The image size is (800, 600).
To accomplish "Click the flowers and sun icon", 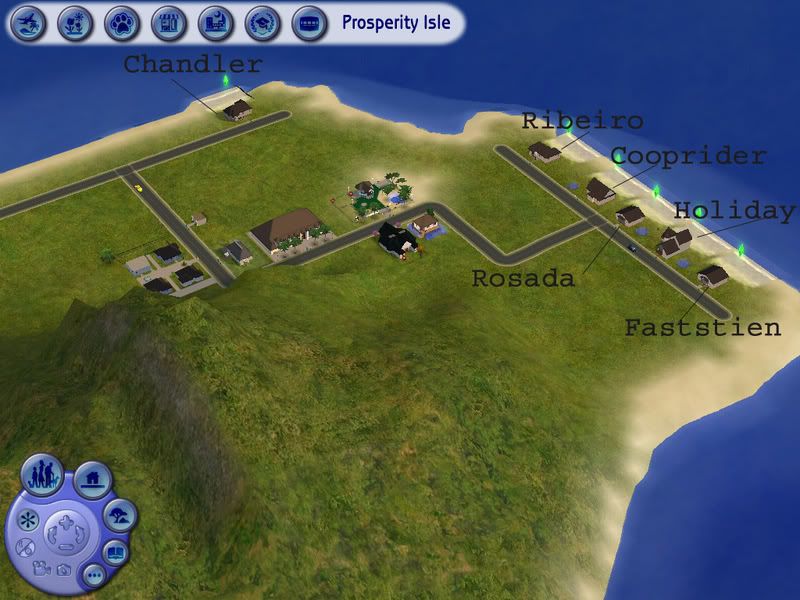I will (74, 21).
